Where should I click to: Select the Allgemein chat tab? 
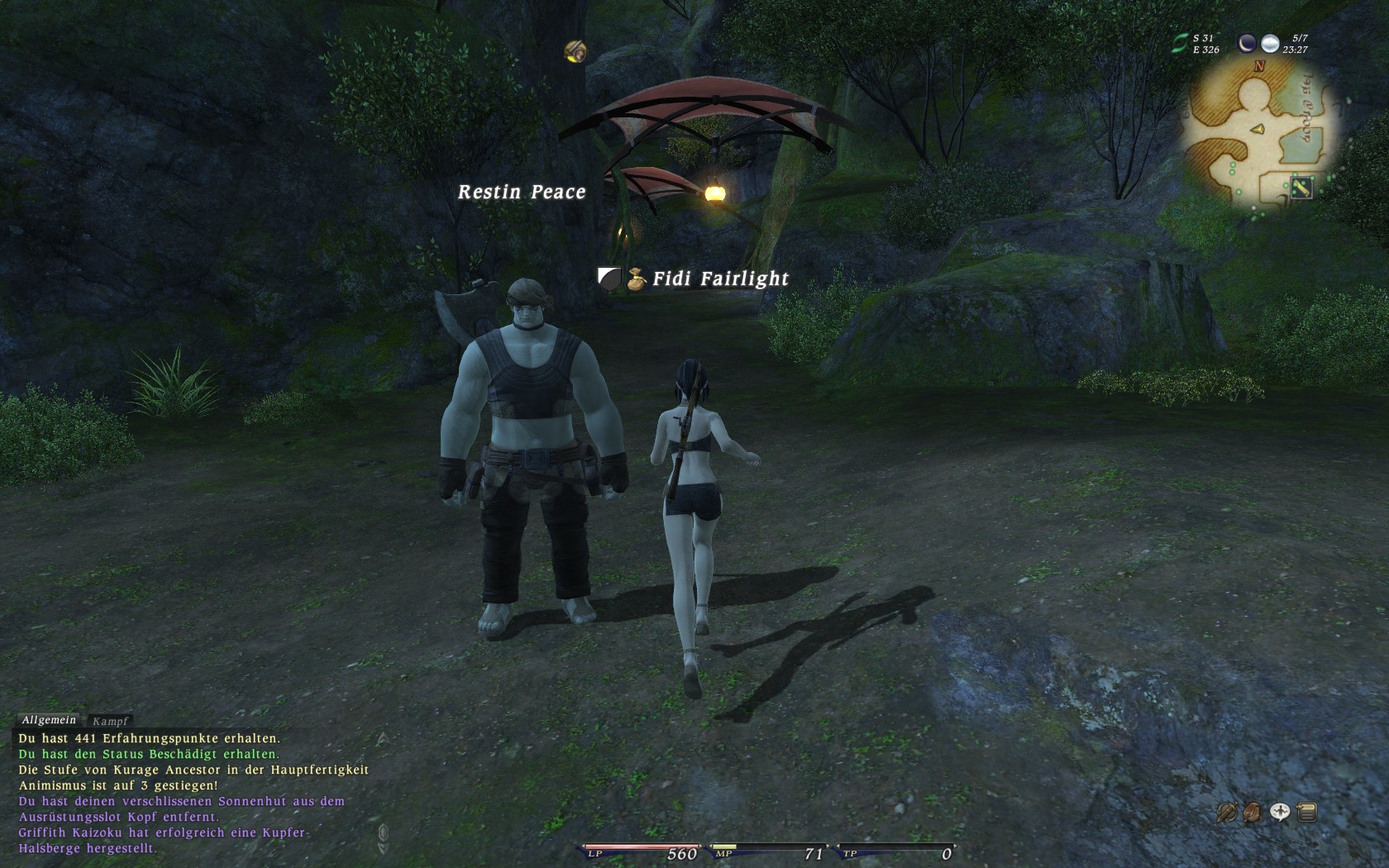pyautogui.click(x=49, y=720)
